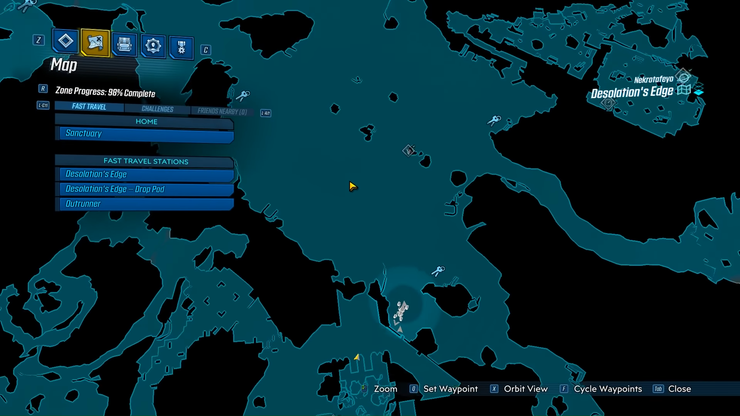Switch to the Skills hexagon tab

click(x=153, y=43)
